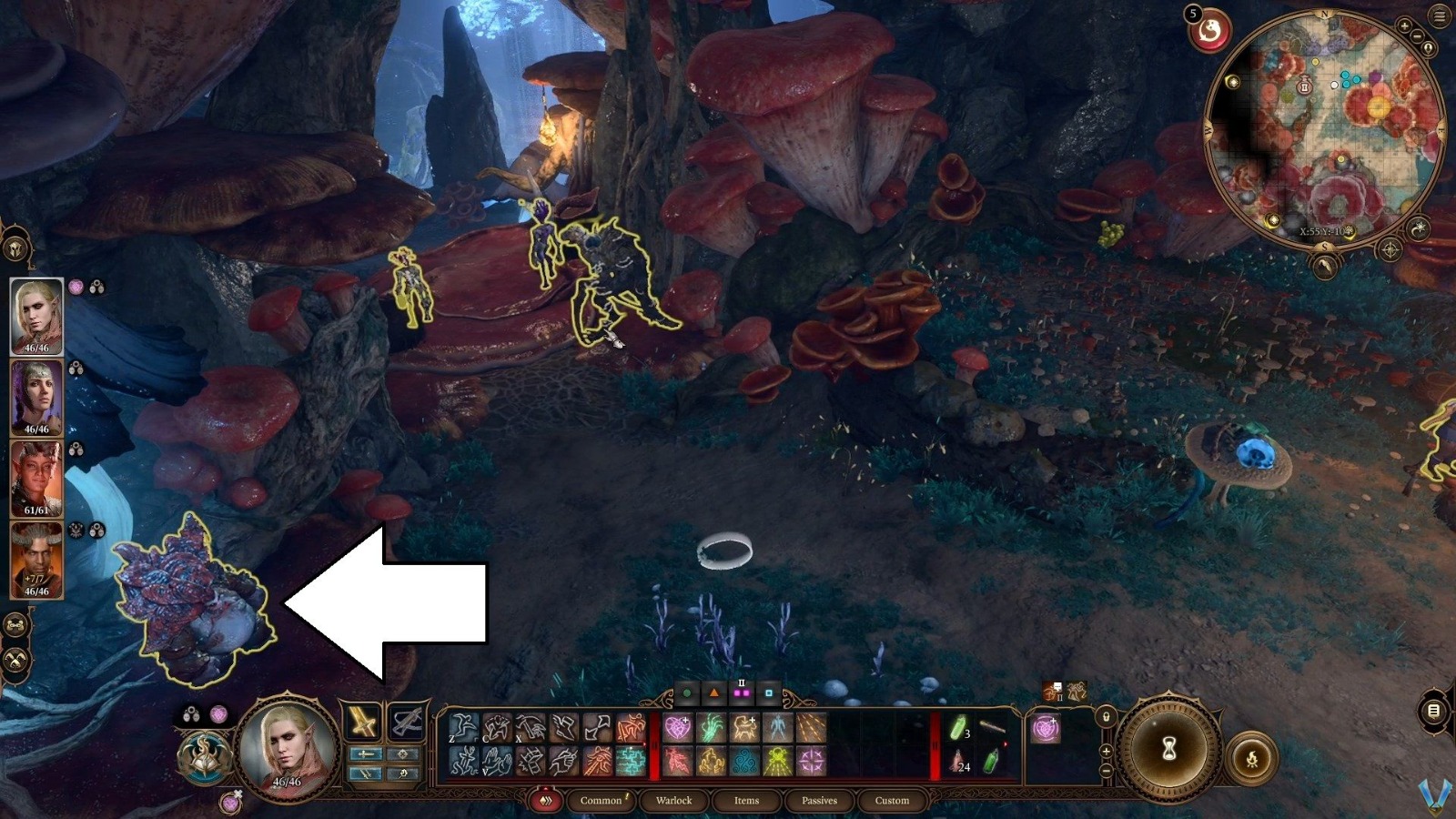
Task: Switch to the Warlock hotbar tab
Action: pos(675,801)
